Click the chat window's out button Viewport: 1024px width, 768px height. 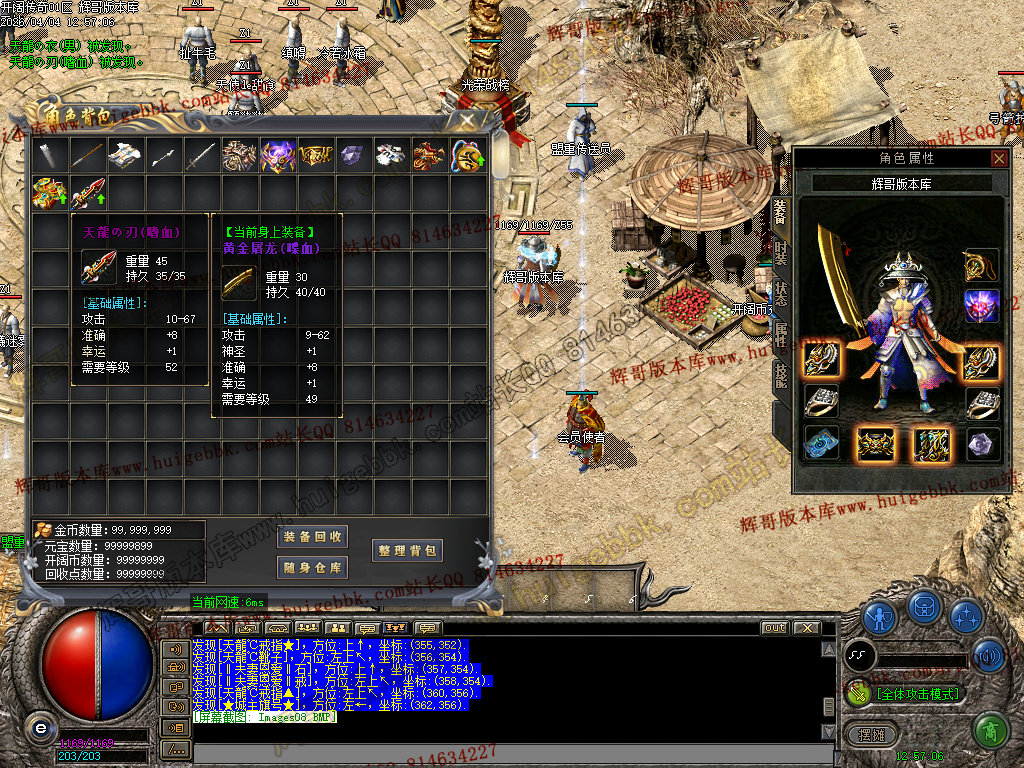coord(774,628)
